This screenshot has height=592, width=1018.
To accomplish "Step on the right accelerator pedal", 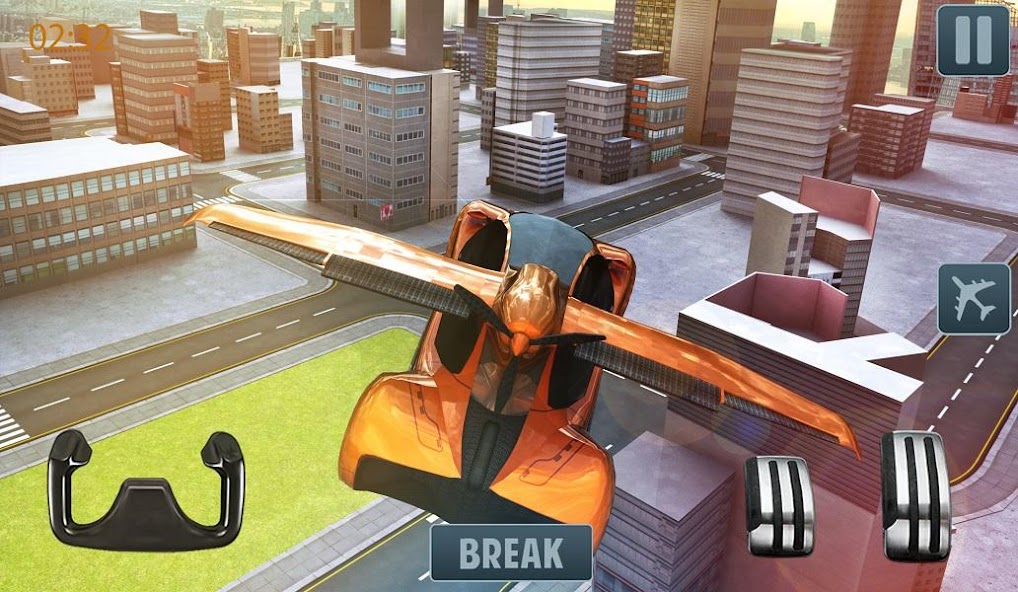I will tap(915, 496).
